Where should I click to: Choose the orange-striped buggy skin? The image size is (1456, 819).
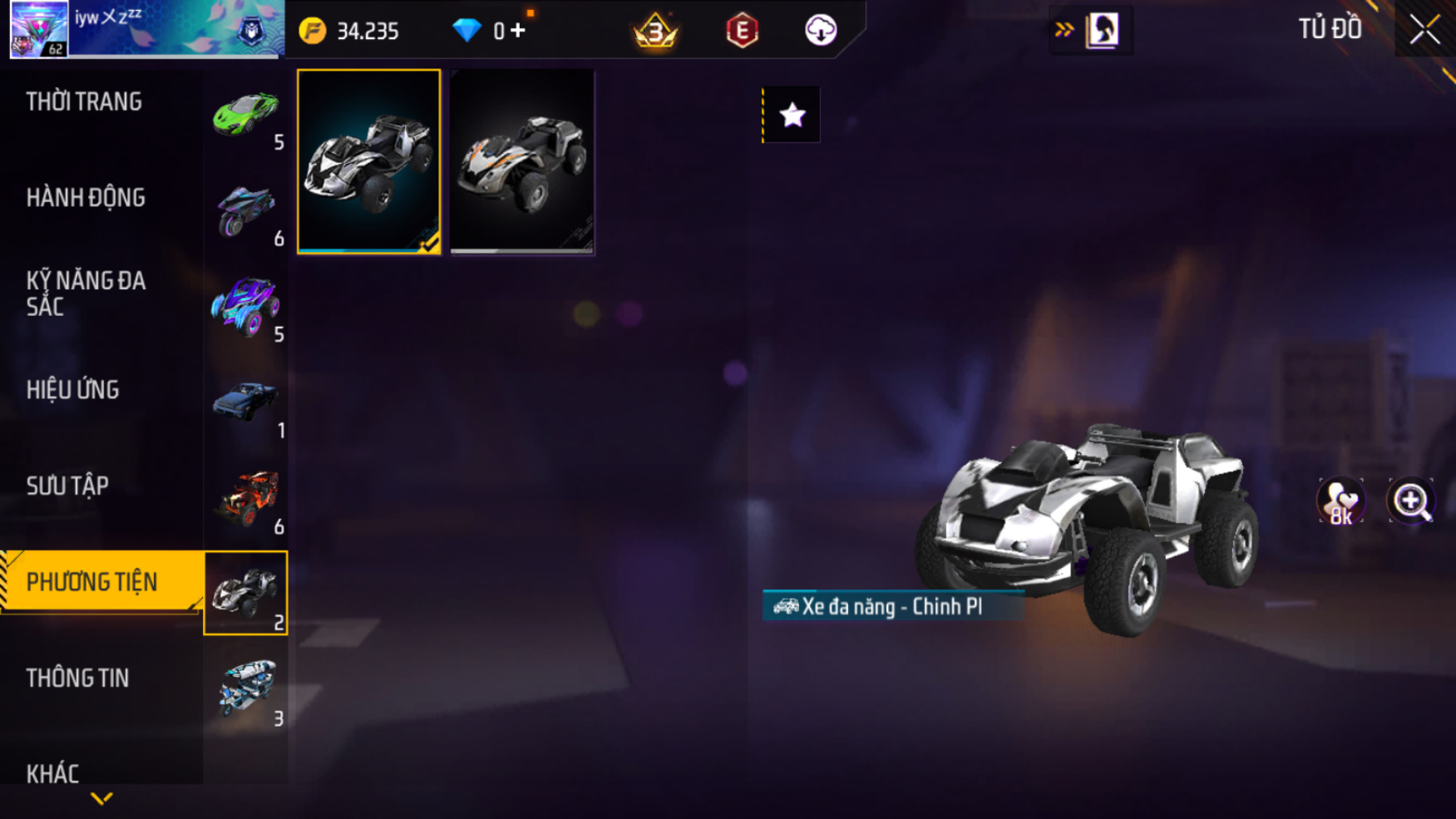pos(522,161)
